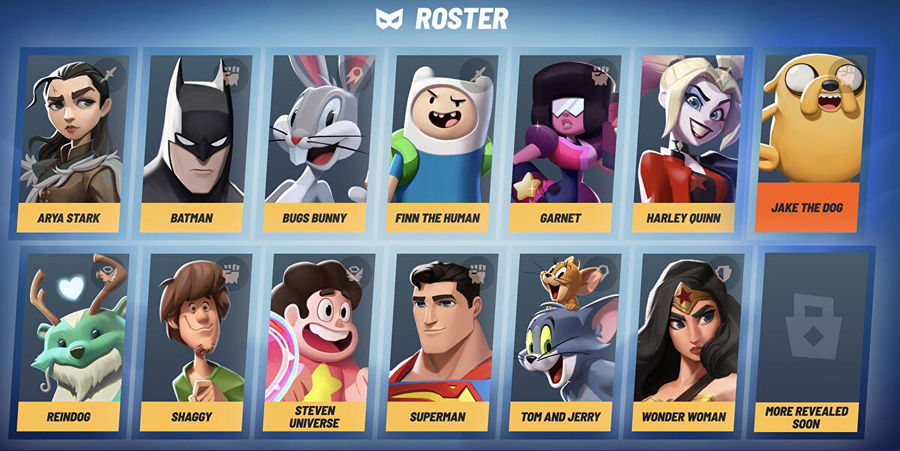Select Harley Quinn from the roster
Screen dimensions: 900x451
688,140
